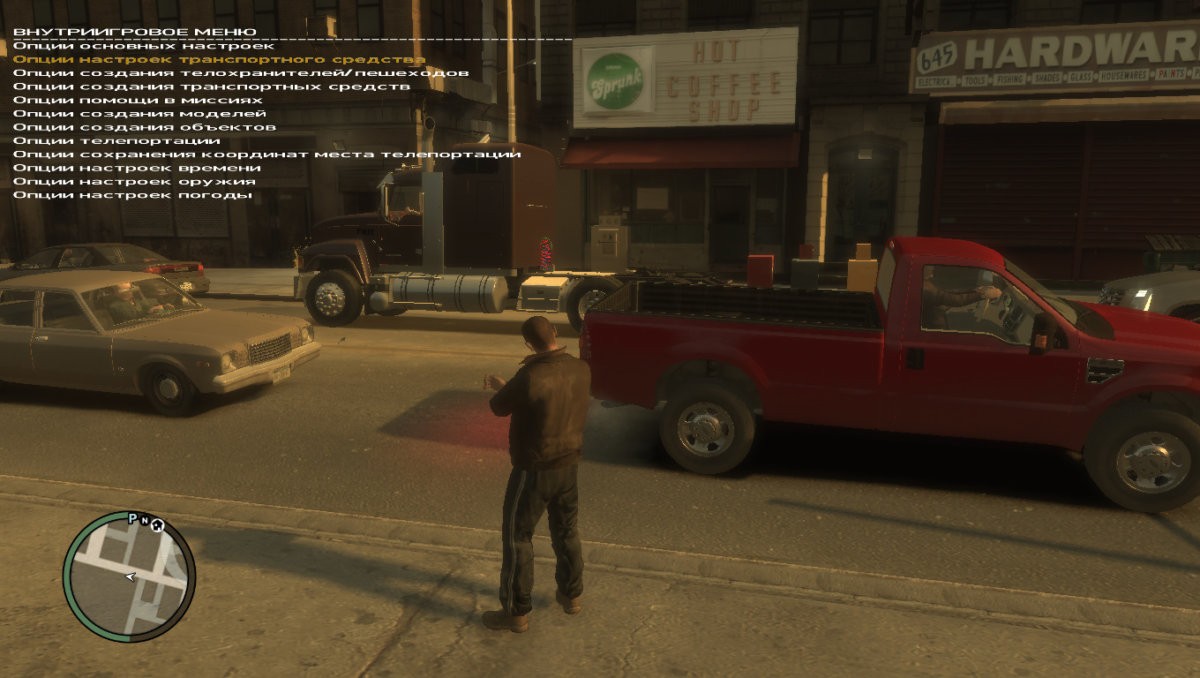Viewport: 1200px width, 678px height.
Task: Open Опции основных настроек menu entry
Action: click(143, 46)
